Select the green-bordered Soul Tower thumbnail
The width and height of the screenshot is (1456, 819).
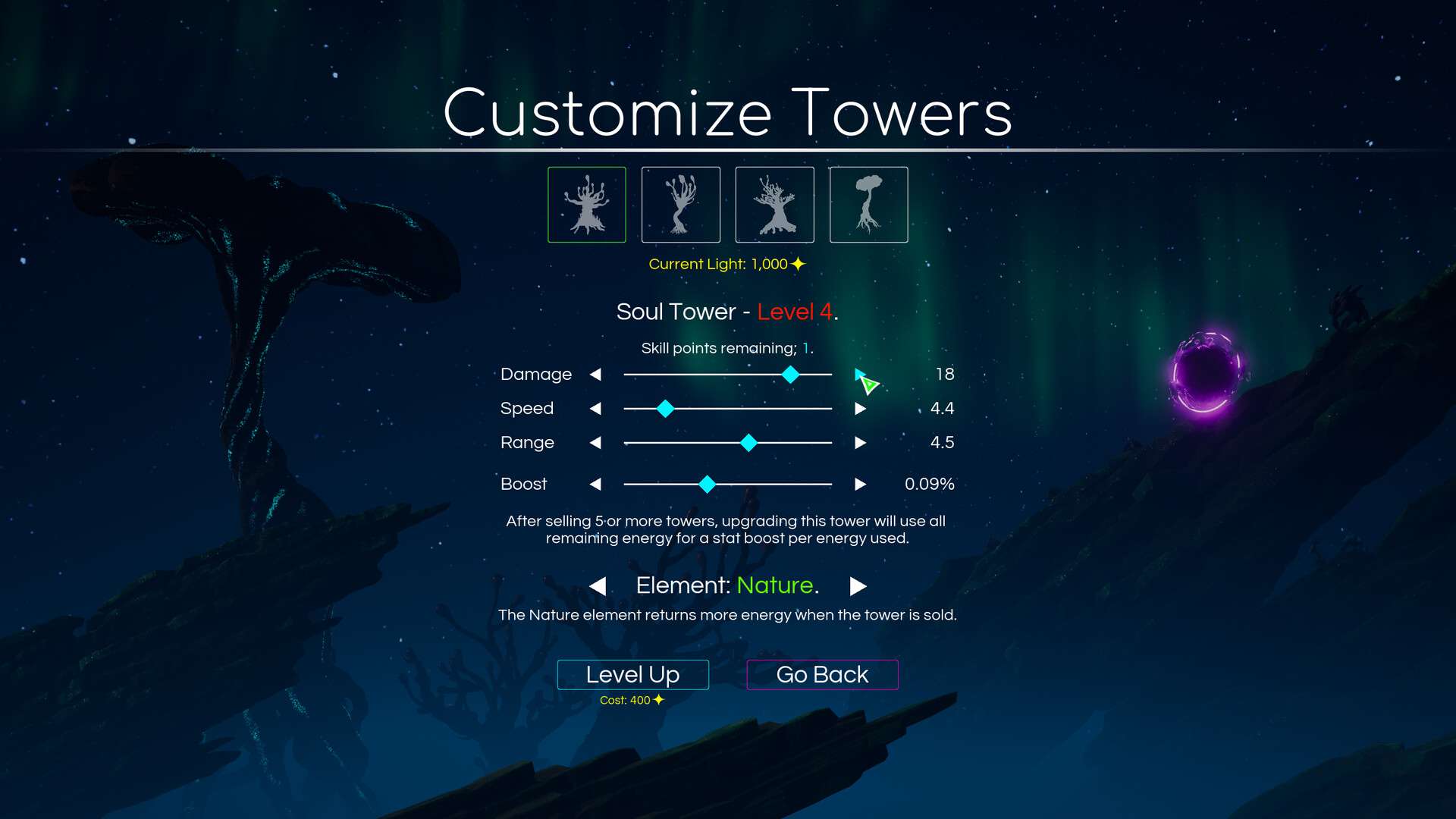click(x=587, y=205)
